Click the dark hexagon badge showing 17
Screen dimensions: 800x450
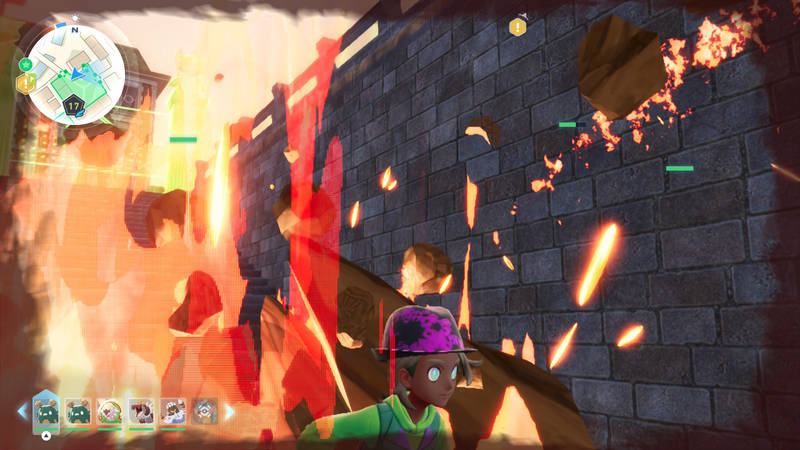[x=74, y=103]
